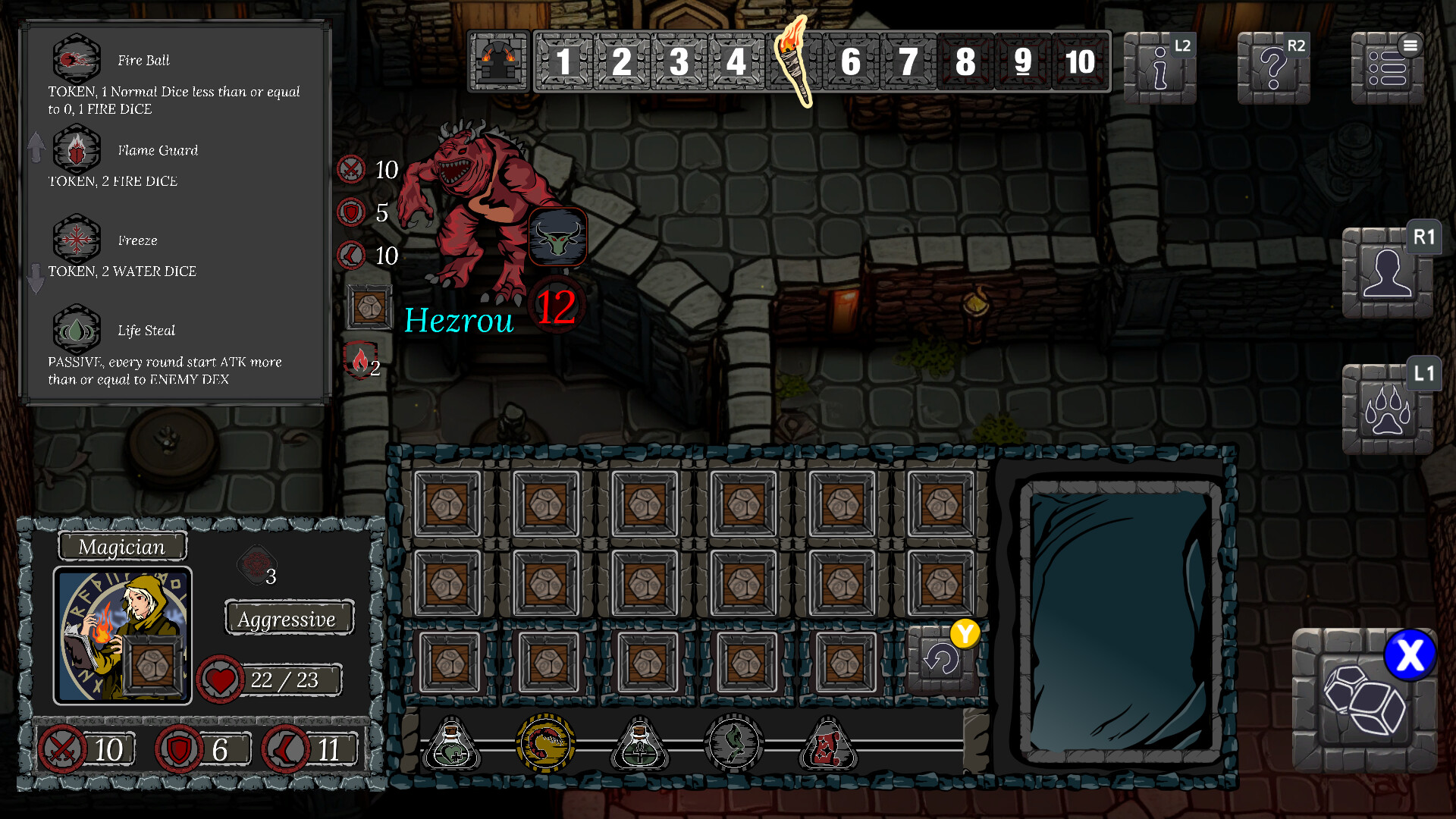Click the Magician character portrait

[122, 635]
